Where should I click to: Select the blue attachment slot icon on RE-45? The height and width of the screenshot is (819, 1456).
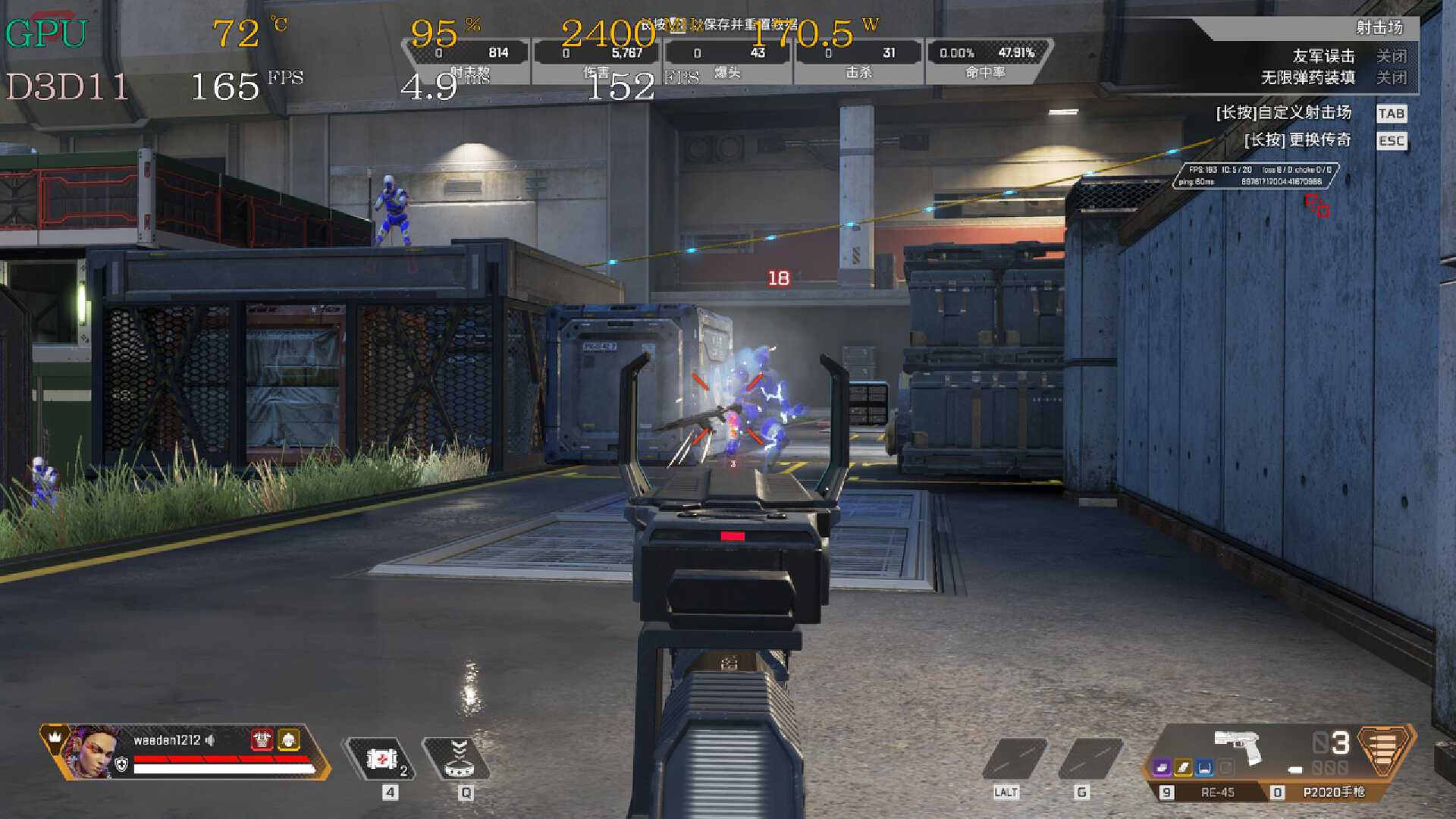point(1205,768)
